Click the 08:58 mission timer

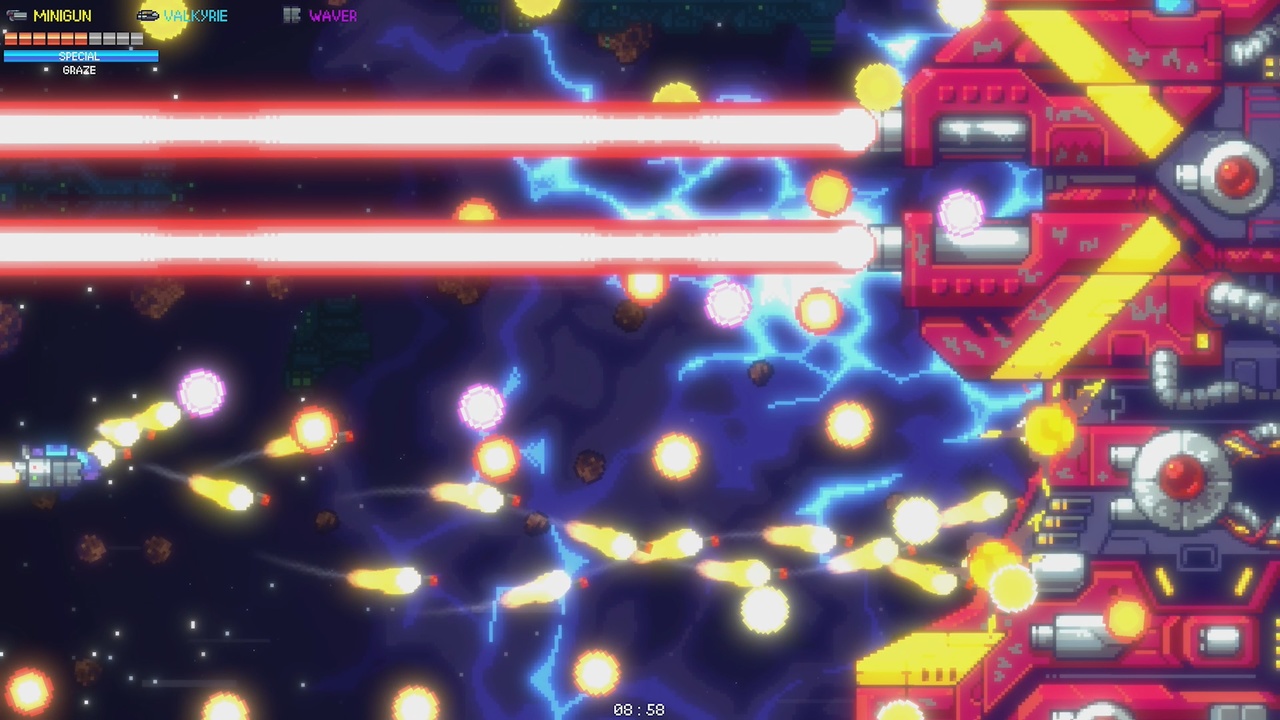click(x=640, y=711)
